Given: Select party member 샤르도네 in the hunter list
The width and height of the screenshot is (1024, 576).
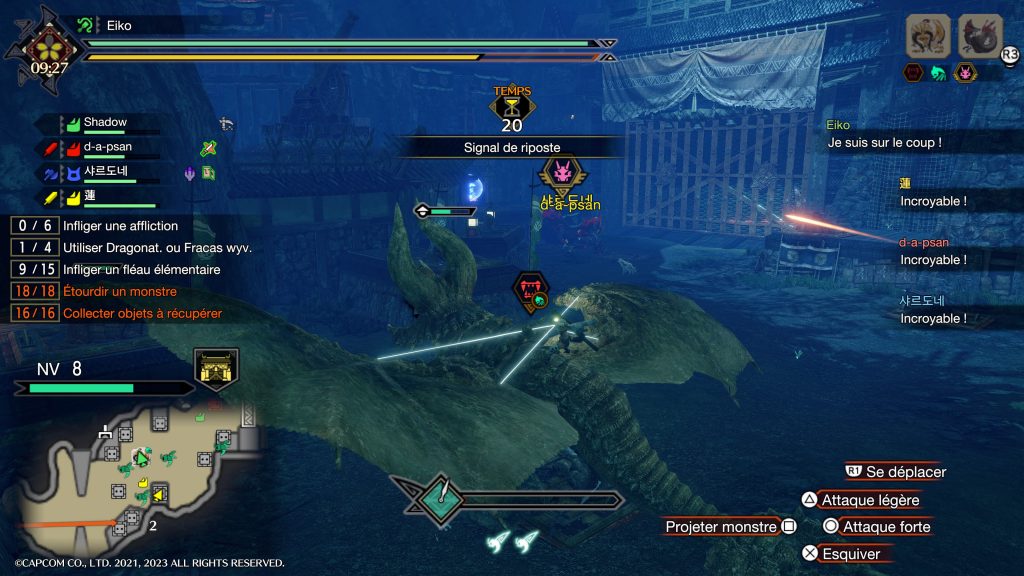Looking at the screenshot, I should pos(111,173).
